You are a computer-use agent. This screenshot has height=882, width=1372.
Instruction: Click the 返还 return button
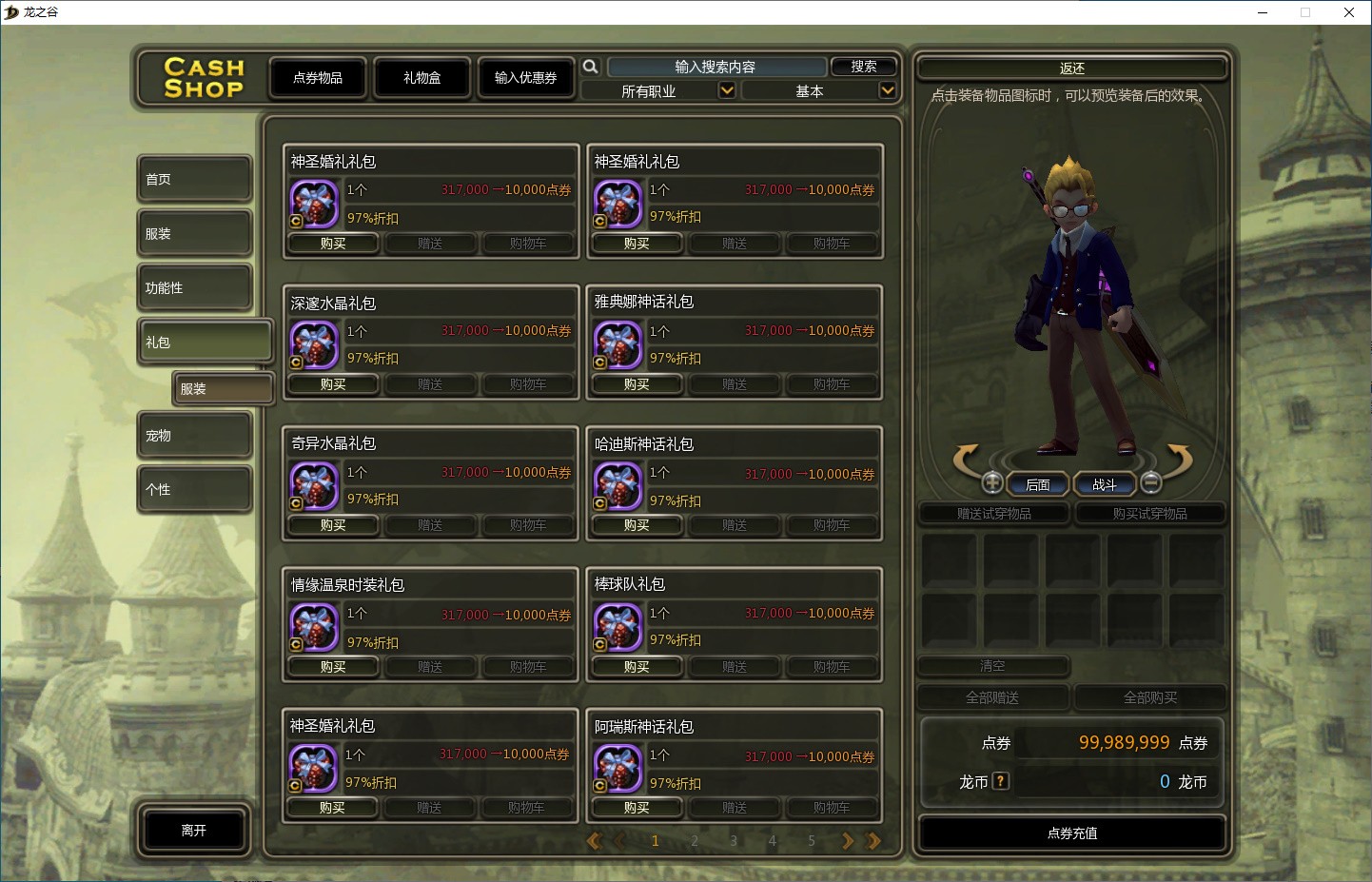click(1072, 69)
